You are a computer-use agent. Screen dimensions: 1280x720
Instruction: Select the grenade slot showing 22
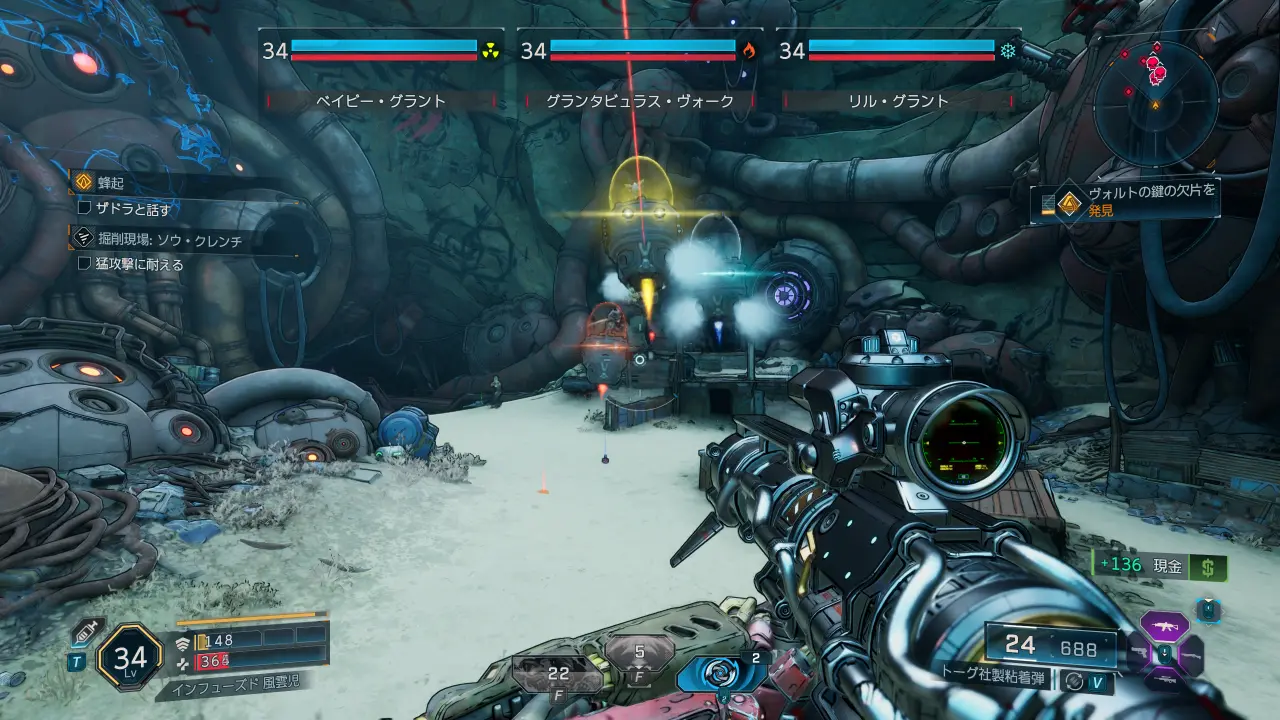pos(558,674)
